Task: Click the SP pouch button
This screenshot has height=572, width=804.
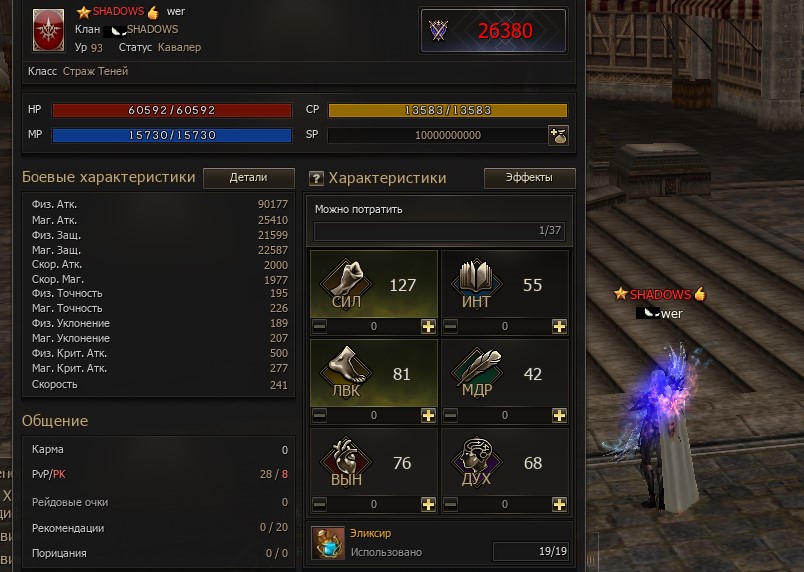Action: click(558, 135)
